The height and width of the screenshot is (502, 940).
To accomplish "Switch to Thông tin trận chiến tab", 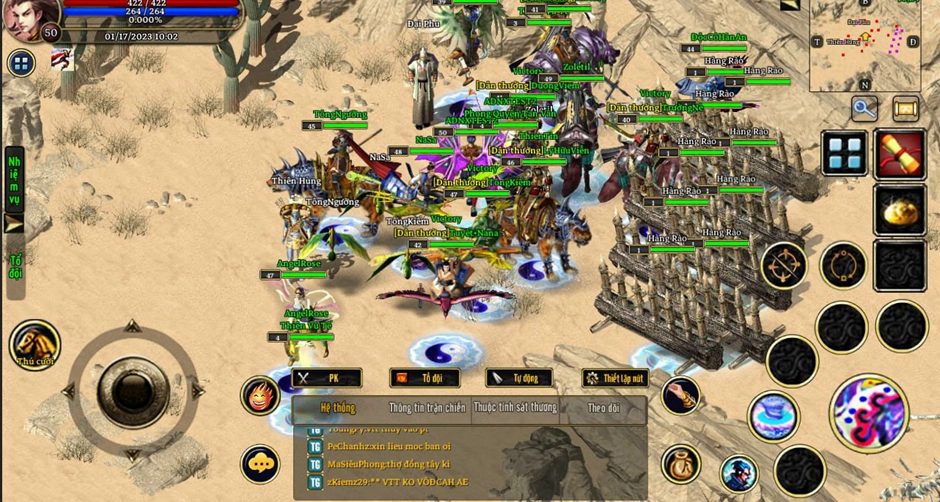I will click(x=427, y=408).
